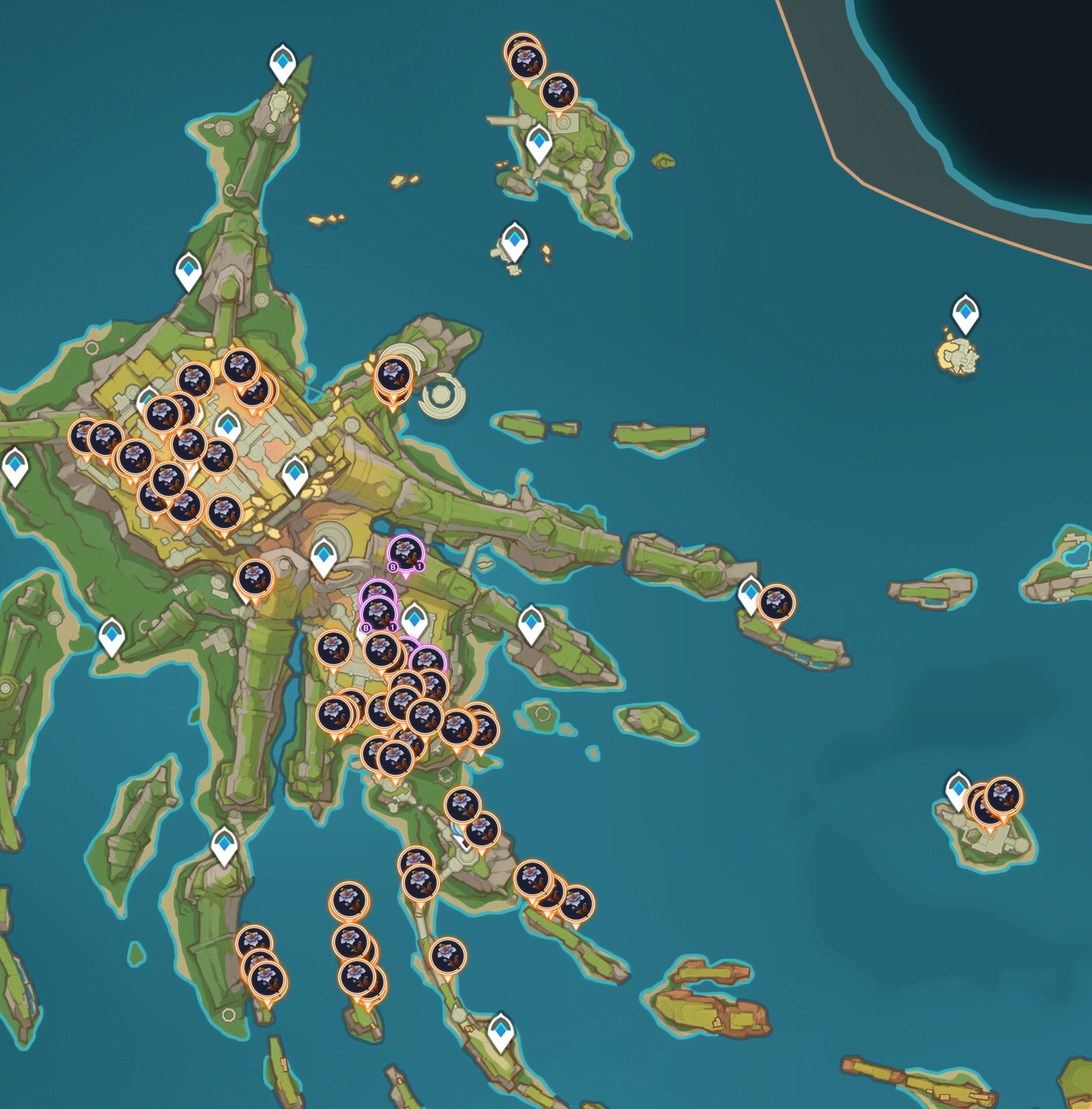Click the waypoint at the island's northern tip
The height and width of the screenshot is (1109, 1092).
tap(282, 63)
